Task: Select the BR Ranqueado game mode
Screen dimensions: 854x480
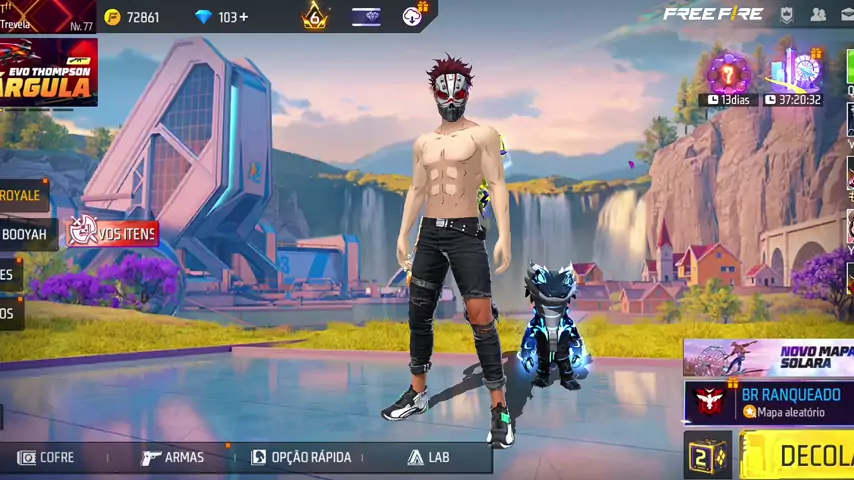Action: click(x=768, y=402)
